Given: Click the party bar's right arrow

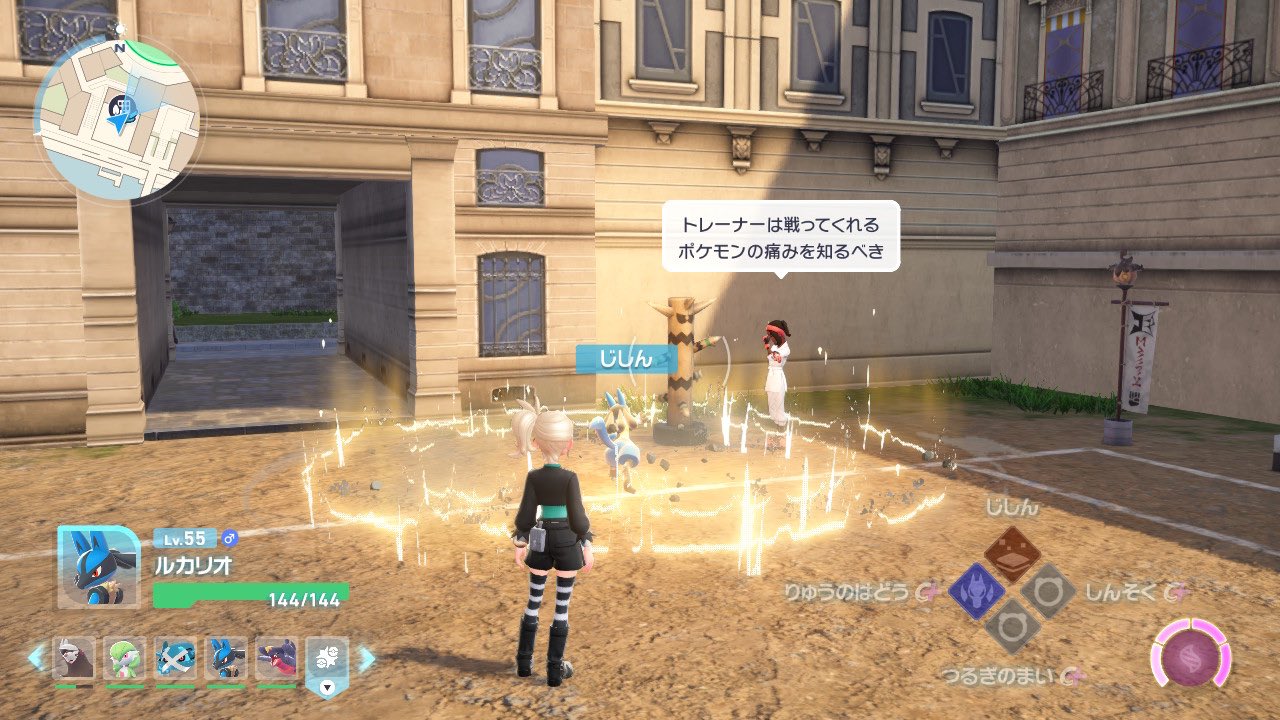Looking at the screenshot, I should (366, 658).
